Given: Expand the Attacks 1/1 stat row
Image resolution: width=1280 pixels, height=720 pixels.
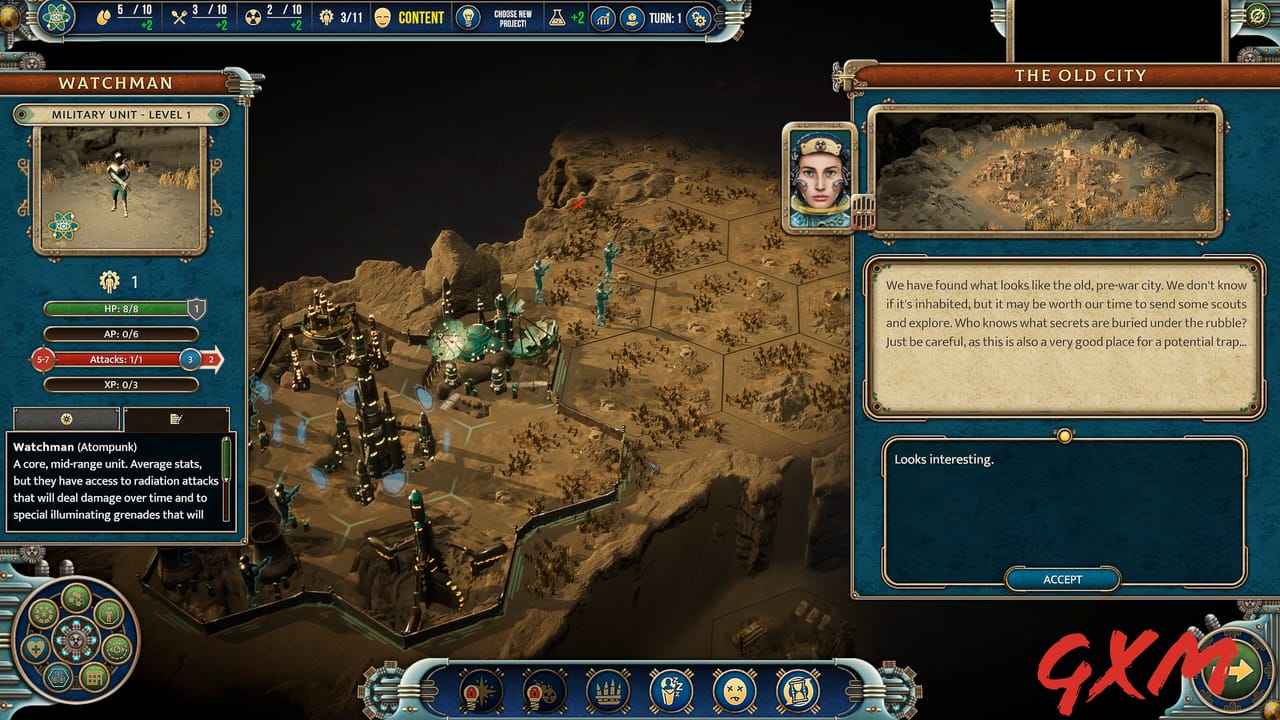Looking at the screenshot, I should 115,359.
